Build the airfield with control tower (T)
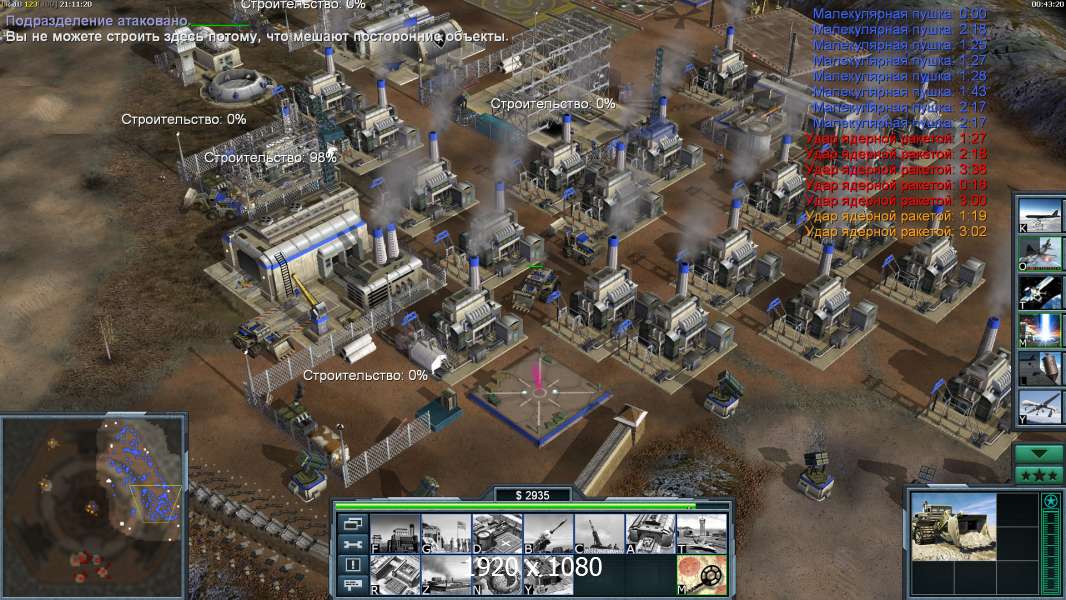Viewport: 1066px width, 600px height. point(701,533)
